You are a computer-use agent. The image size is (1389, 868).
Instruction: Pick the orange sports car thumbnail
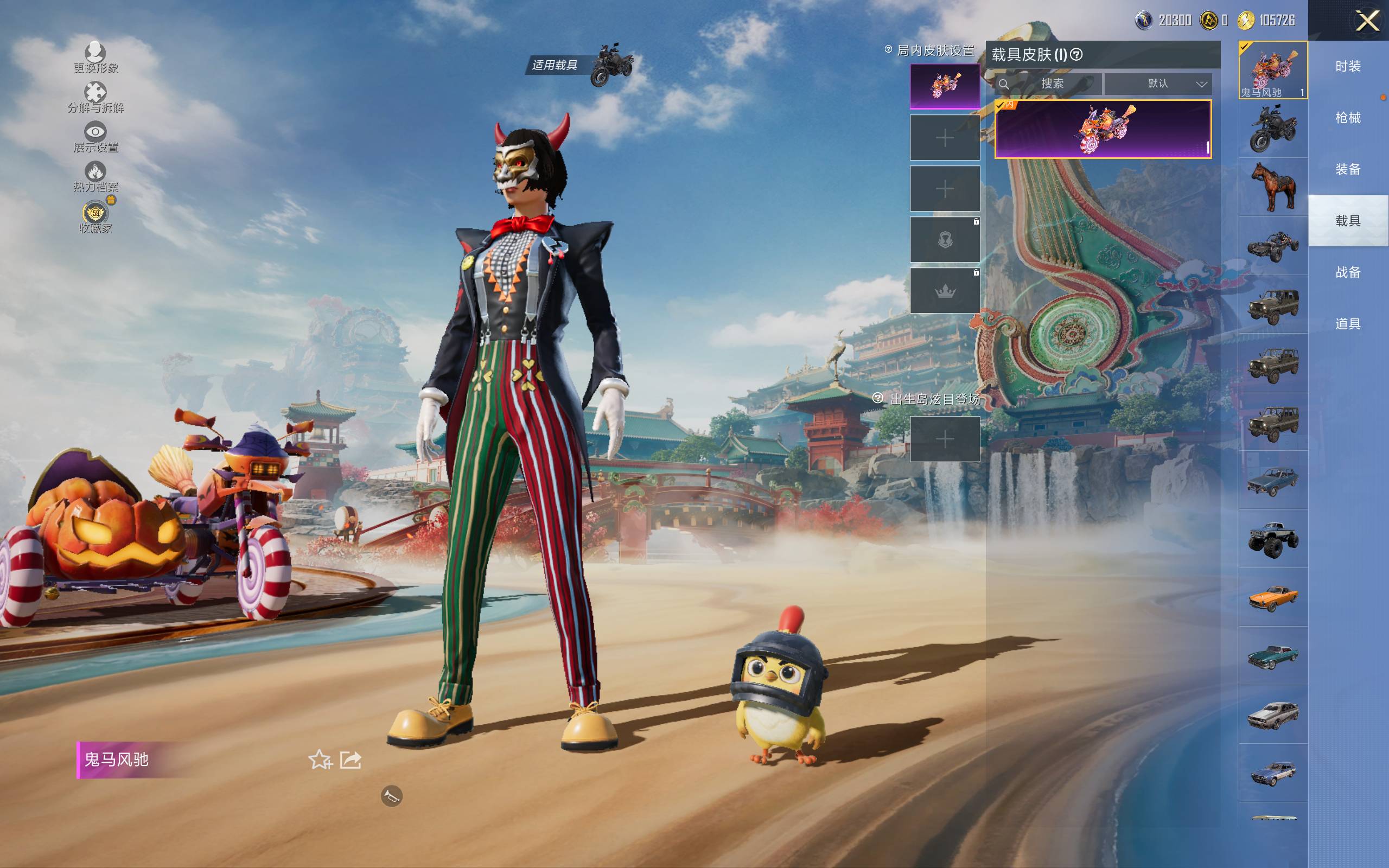click(x=1273, y=598)
